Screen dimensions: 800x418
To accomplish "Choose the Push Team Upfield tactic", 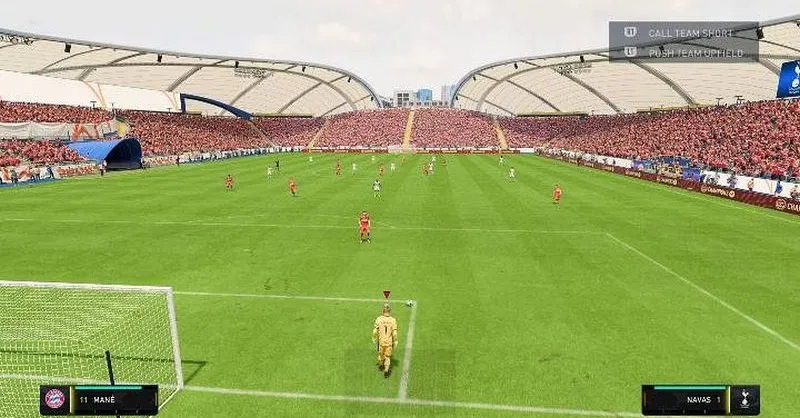I will pos(694,52).
